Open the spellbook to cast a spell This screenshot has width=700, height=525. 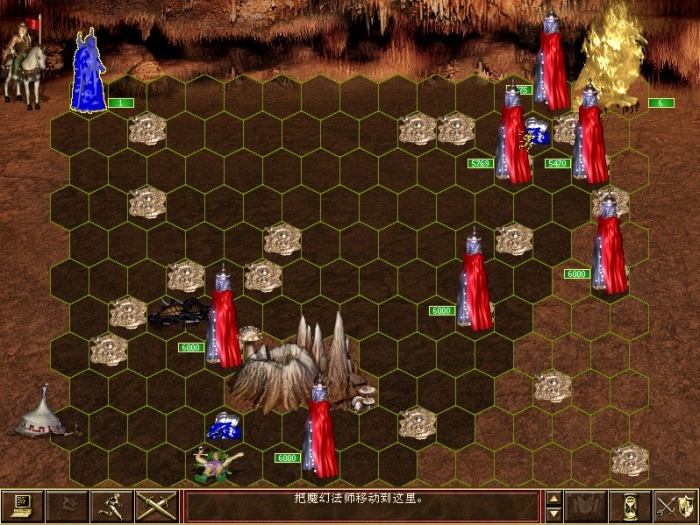pos(587,505)
